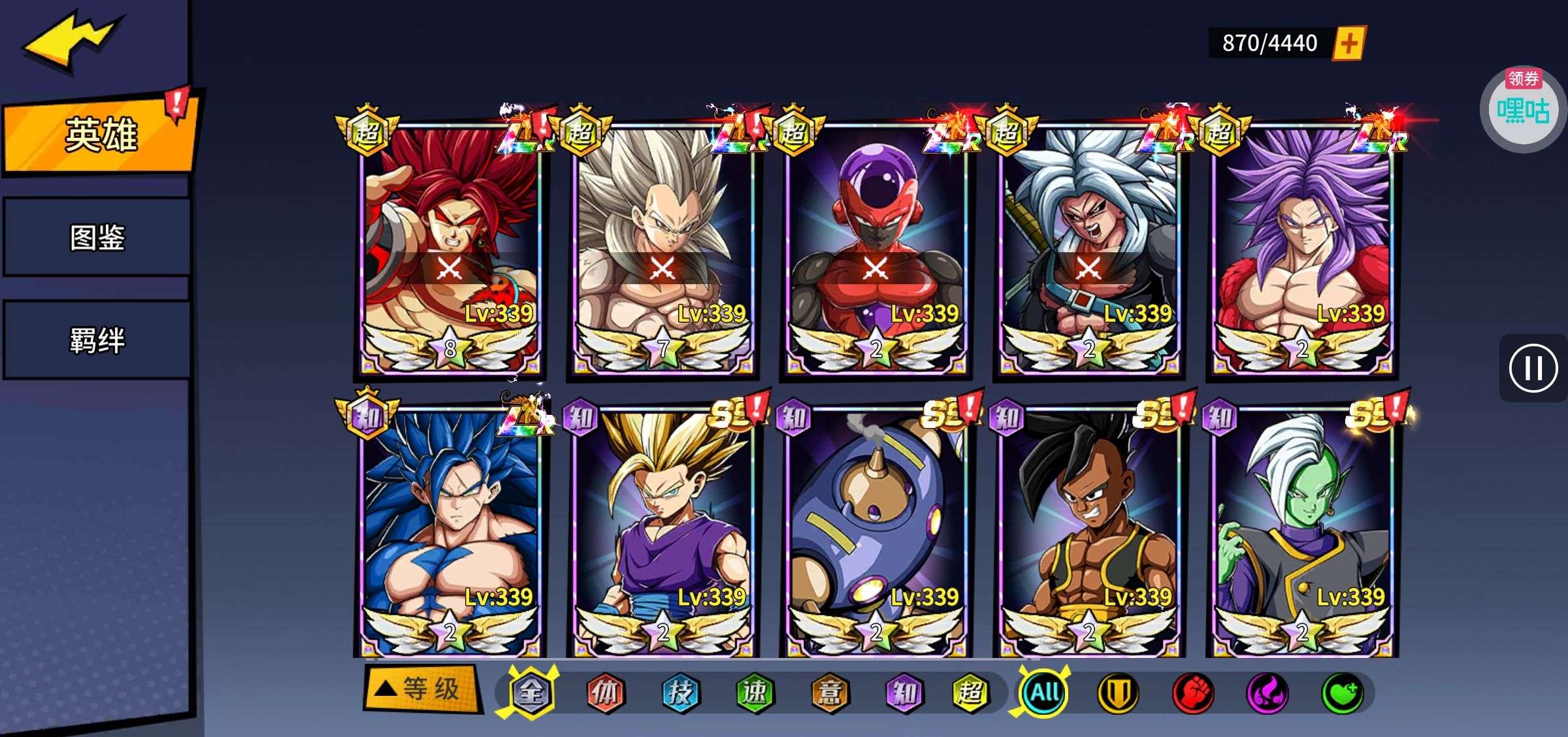Pick the purple-haired hero with red fur

(x=1301, y=248)
